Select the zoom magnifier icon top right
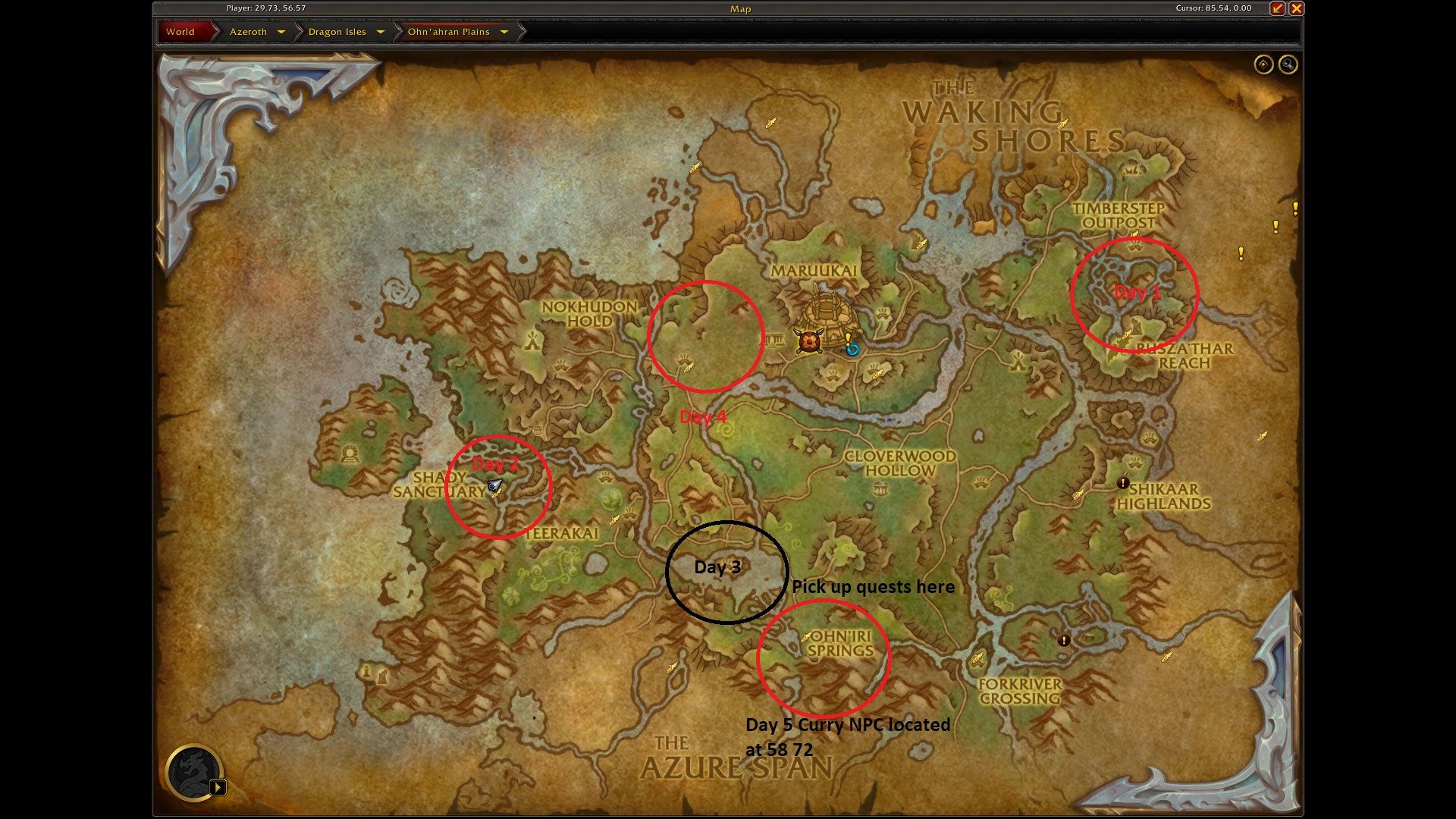The image size is (1456, 819). pyautogui.click(x=1287, y=65)
